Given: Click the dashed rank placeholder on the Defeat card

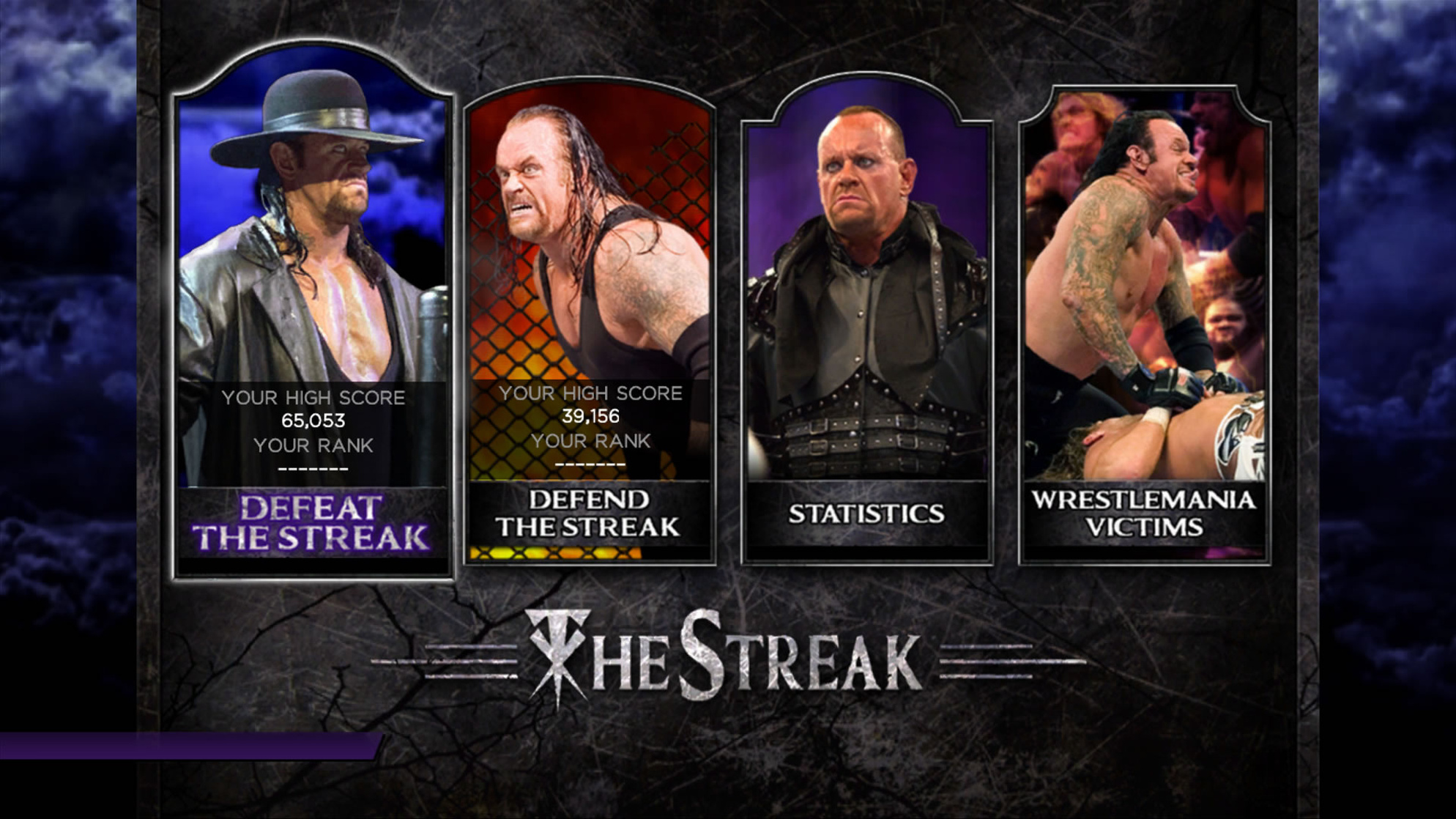Looking at the screenshot, I should coord(315,469).
